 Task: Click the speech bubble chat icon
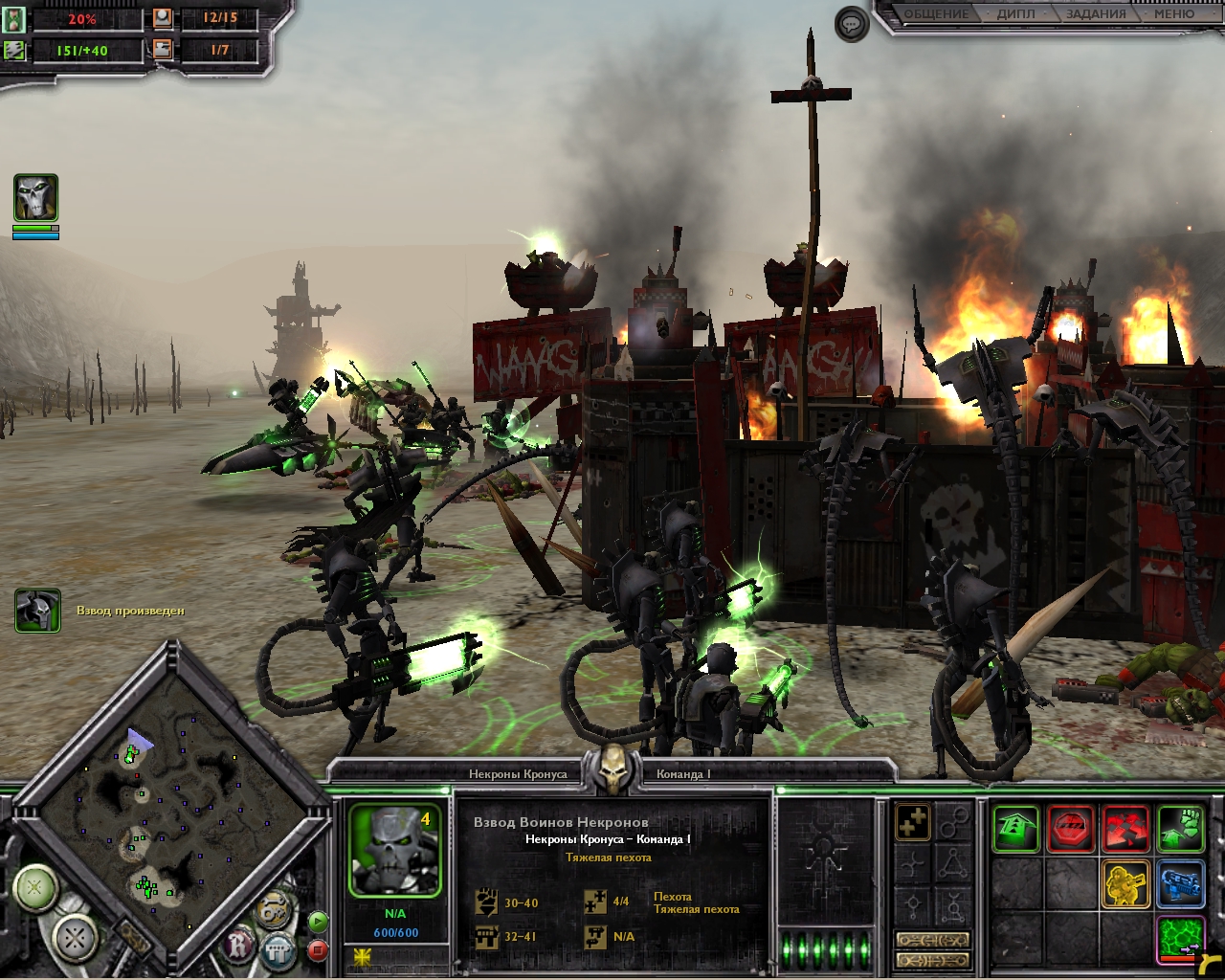tap(851, 24)
